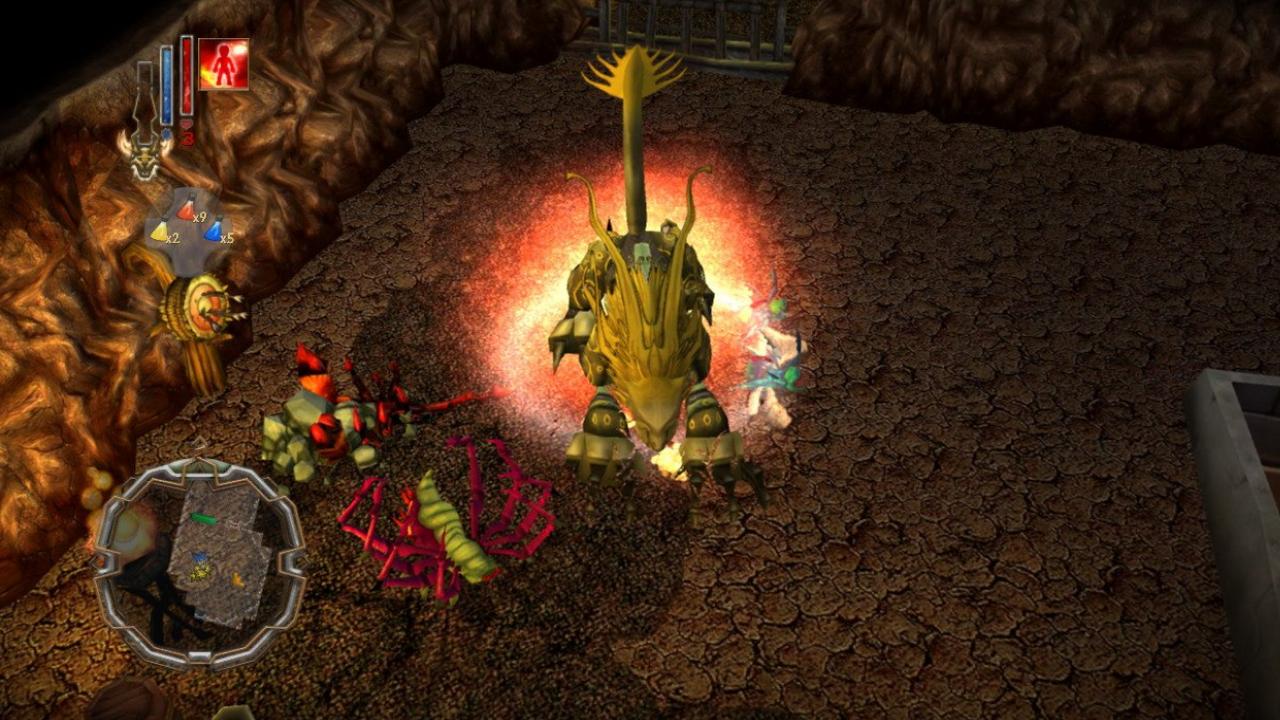This screenshot has width=1280, height=720.
Task: Select the demonic horned helmet emblem icon
Action: [145, 159]
